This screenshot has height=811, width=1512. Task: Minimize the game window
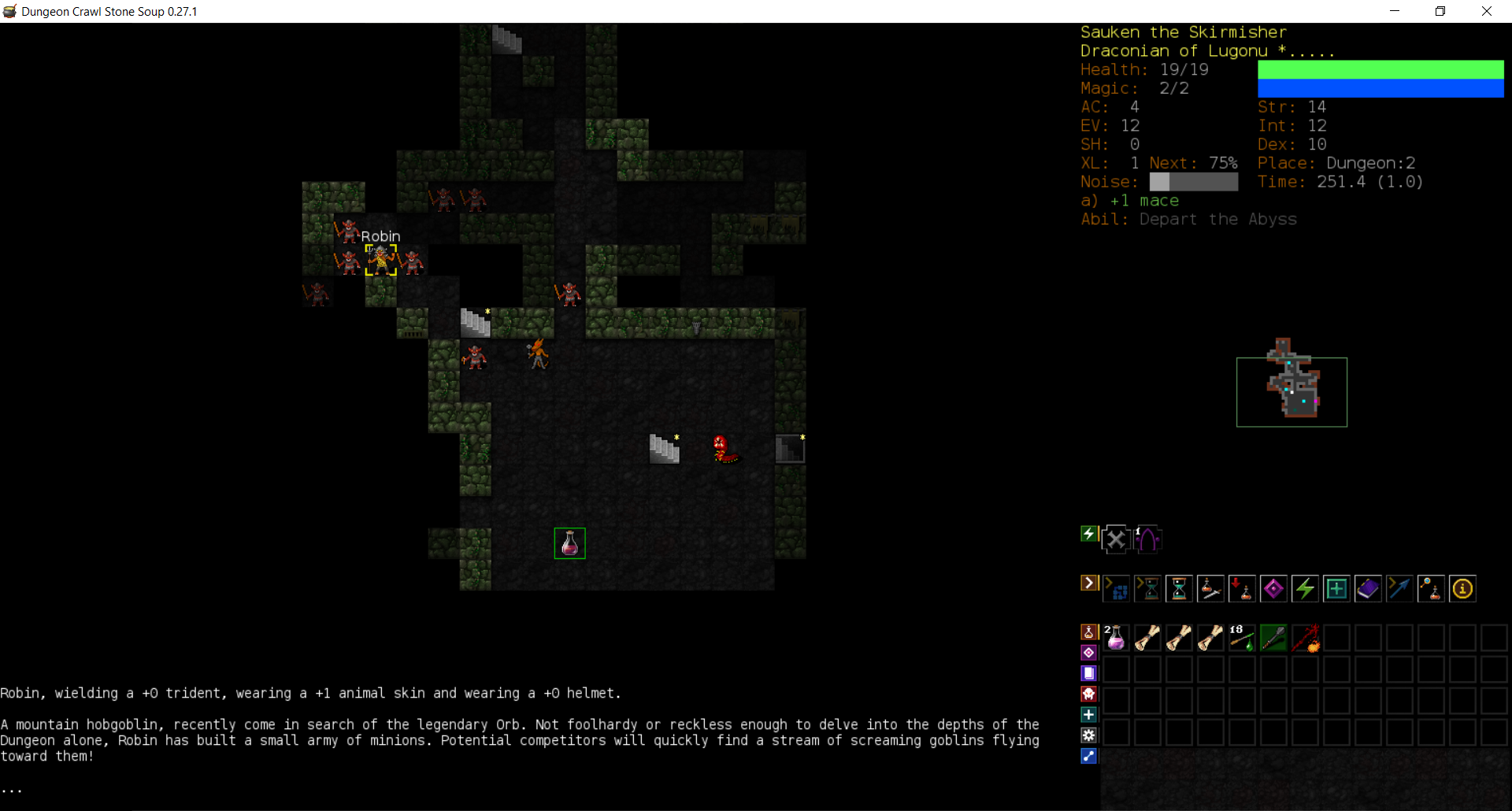pyautogui.click(x=1395, y=11)
